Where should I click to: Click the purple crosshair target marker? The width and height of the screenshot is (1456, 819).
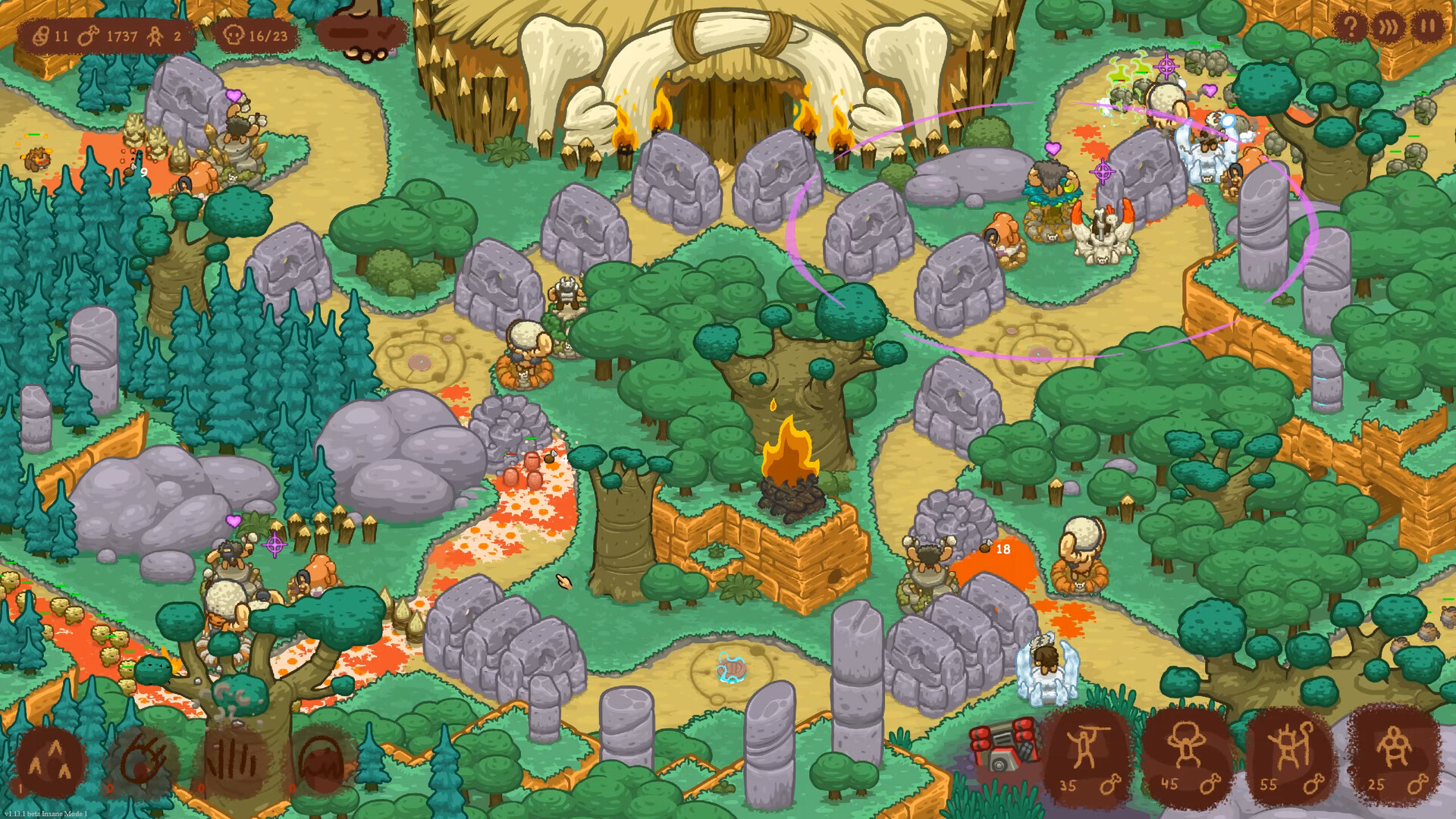[x=1104, y=171]
